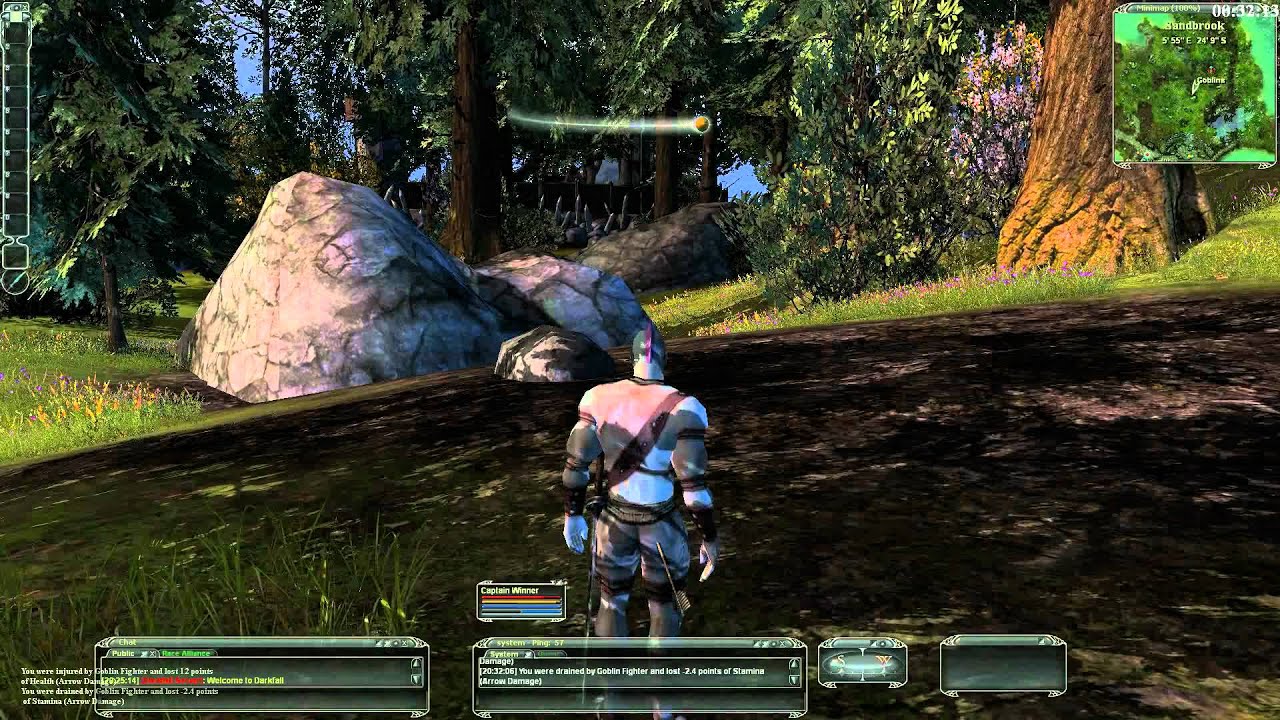This screenshot has width=1280, height=720.
Task: Click the round indicator icon on the Chat title bar
Action: pyautogui.click(x=396, y=642)
